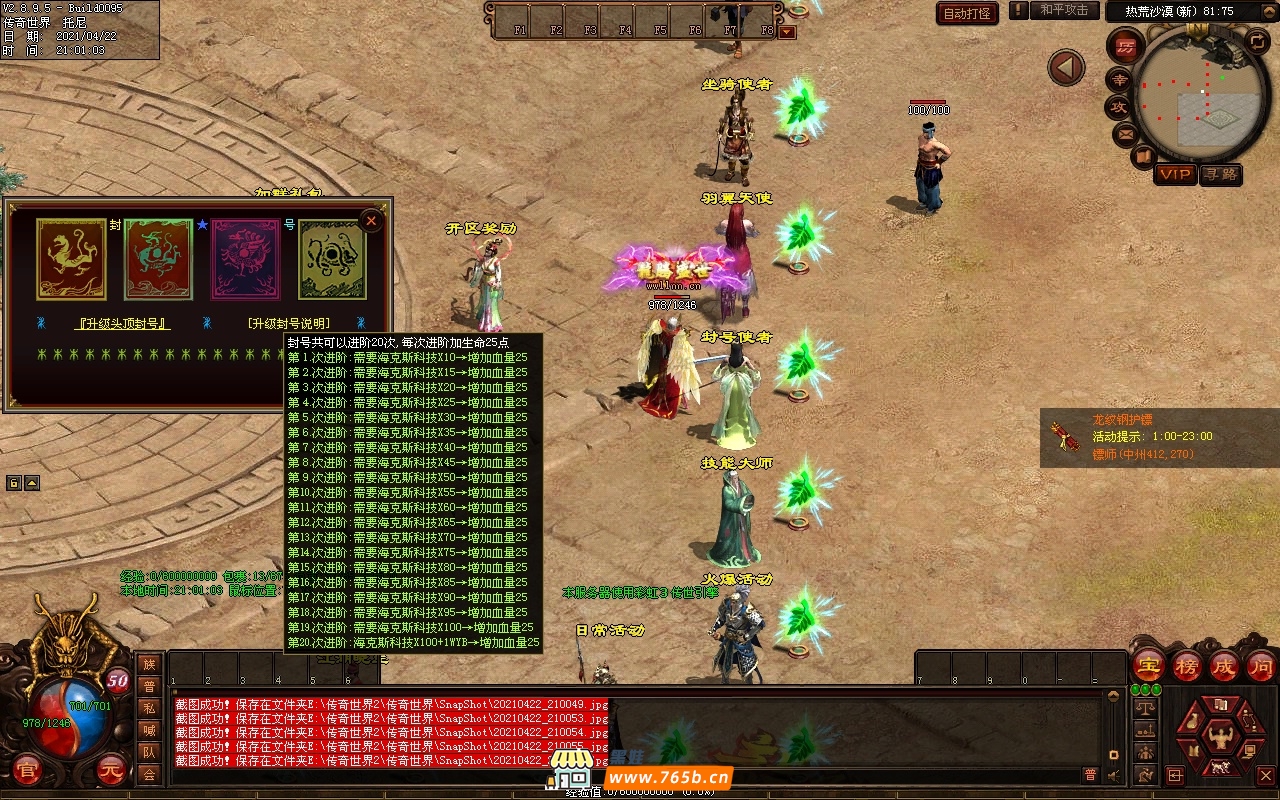The height and width of the screenshot is (800, 1280).
Task: Collapse the side panel with the left arrow
Action: click(x=1066, y=68)
